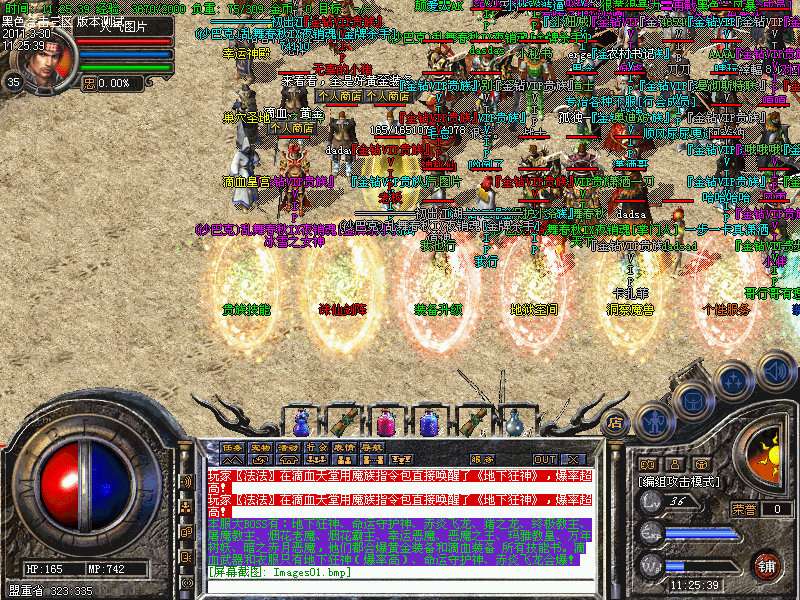This screenshot has width=800, height=600.
Task: Click the chat message input line
Action: 400,571
